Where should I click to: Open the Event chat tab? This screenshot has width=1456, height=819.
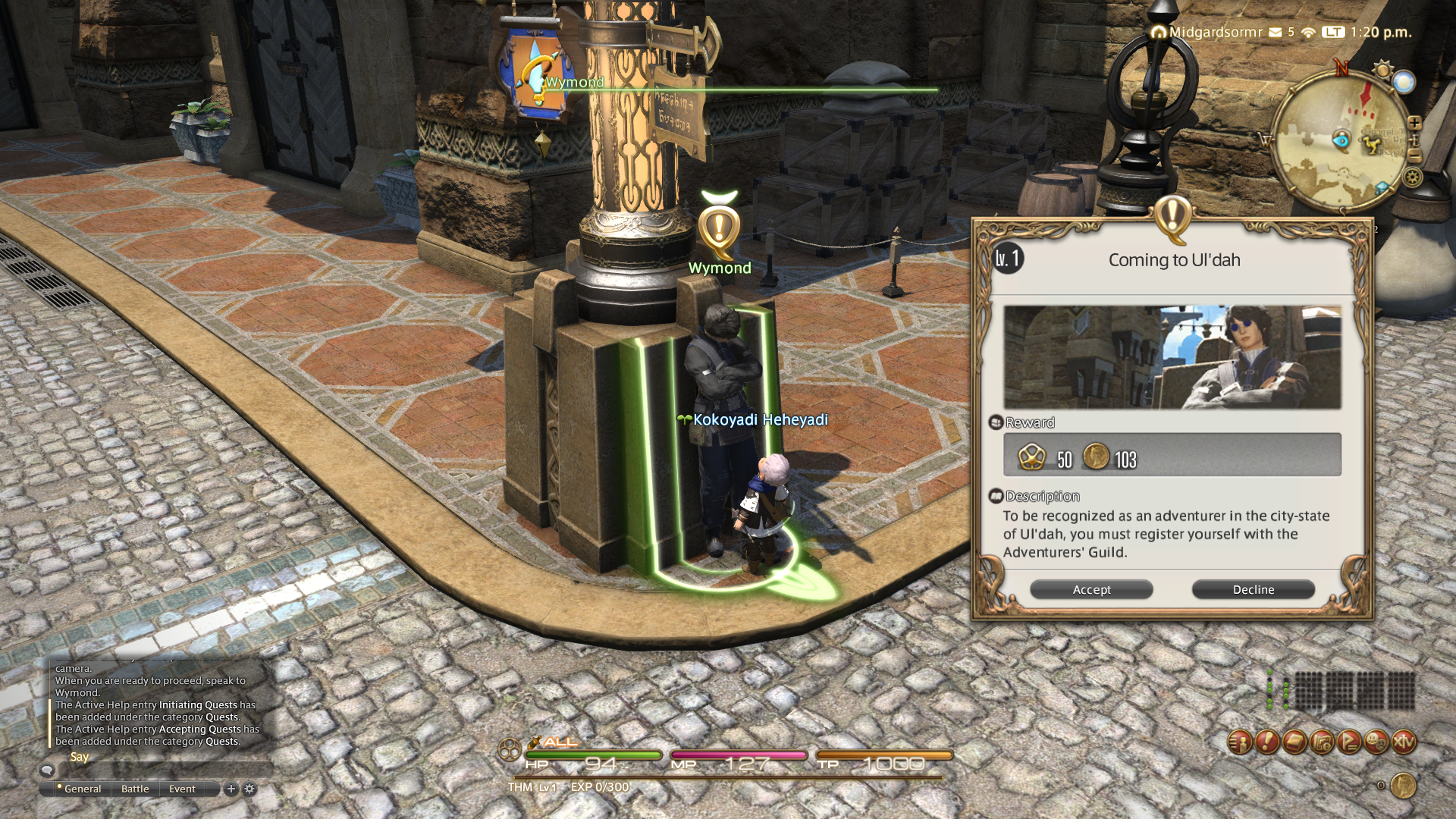coord(182,789)
